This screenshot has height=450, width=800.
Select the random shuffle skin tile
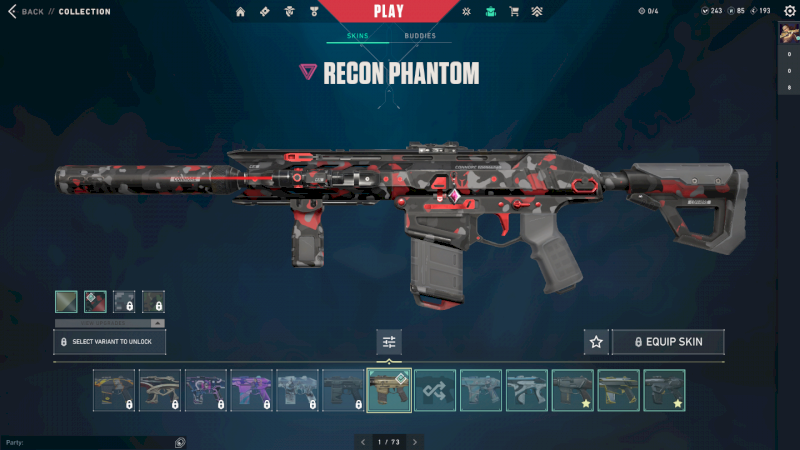435,391
